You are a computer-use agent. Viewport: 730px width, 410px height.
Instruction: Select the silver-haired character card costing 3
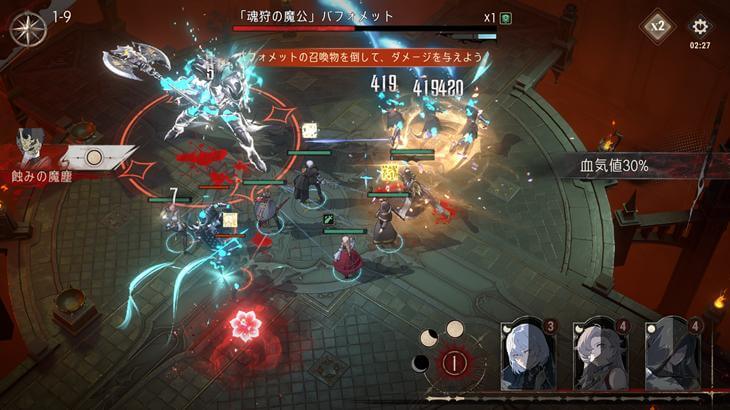pyautogui.click(x=527, y=354)
